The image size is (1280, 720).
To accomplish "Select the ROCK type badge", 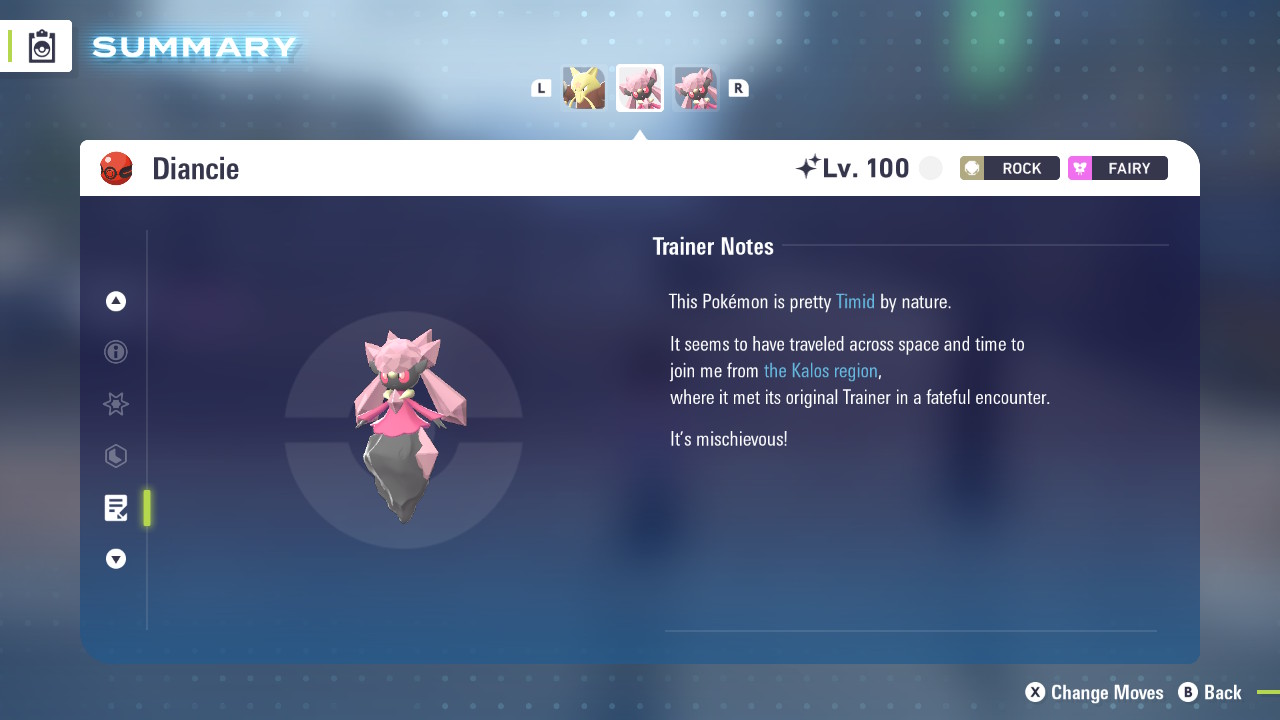I will (x=1009, y=168).
